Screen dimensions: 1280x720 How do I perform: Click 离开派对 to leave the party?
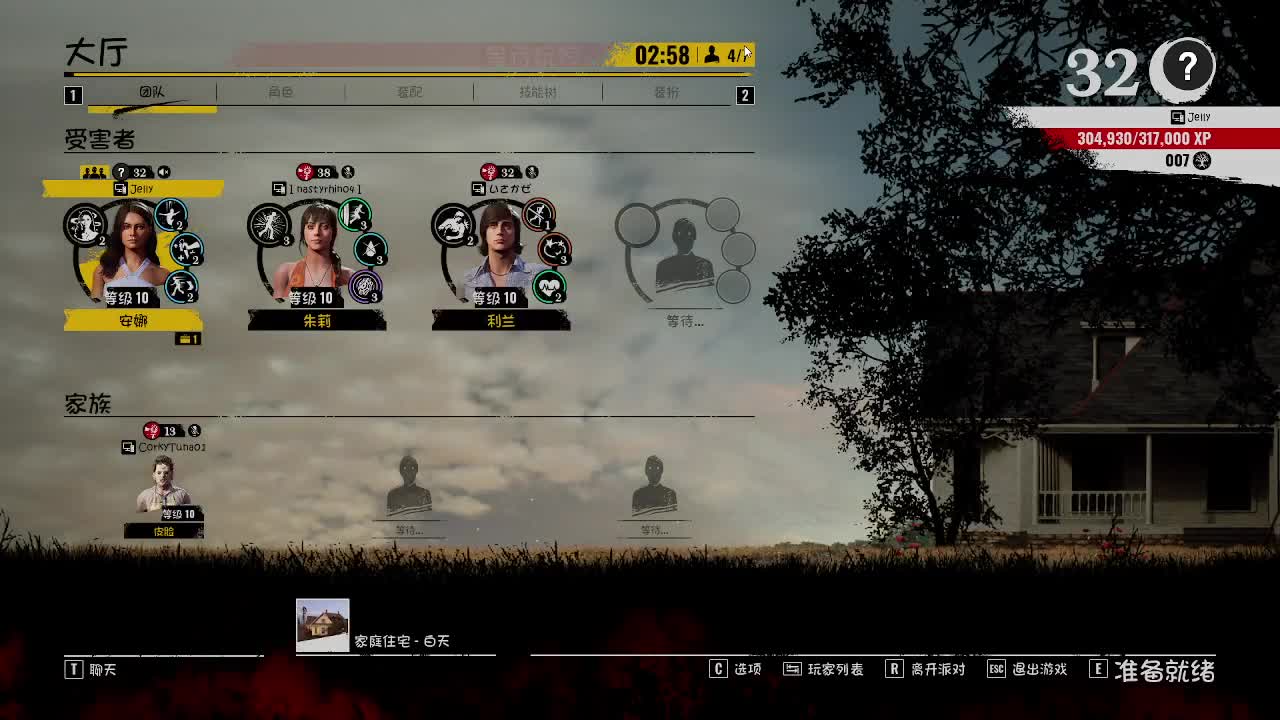pos(935,669)
